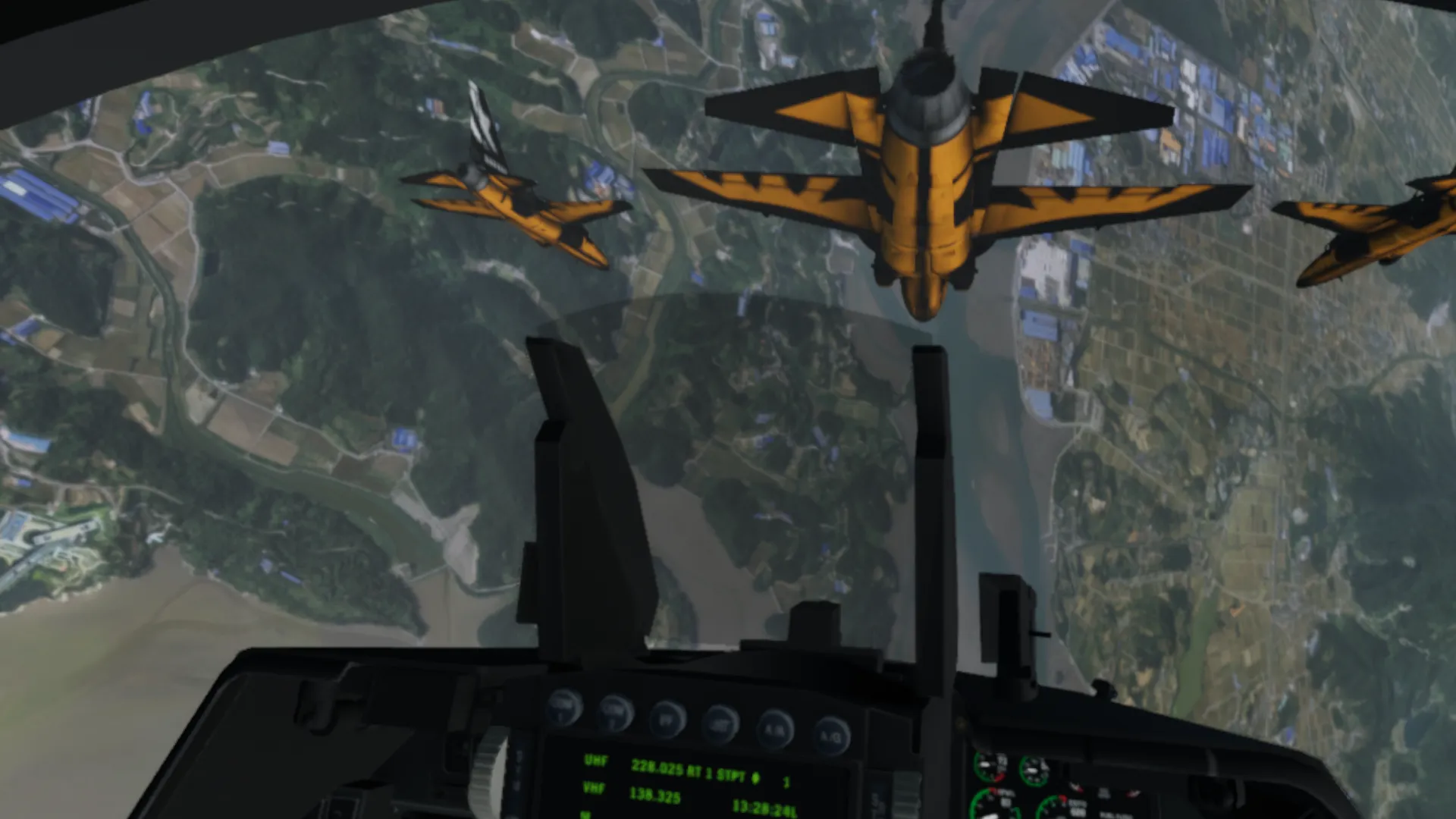Open the LIST page button

(x=720, y=723)
